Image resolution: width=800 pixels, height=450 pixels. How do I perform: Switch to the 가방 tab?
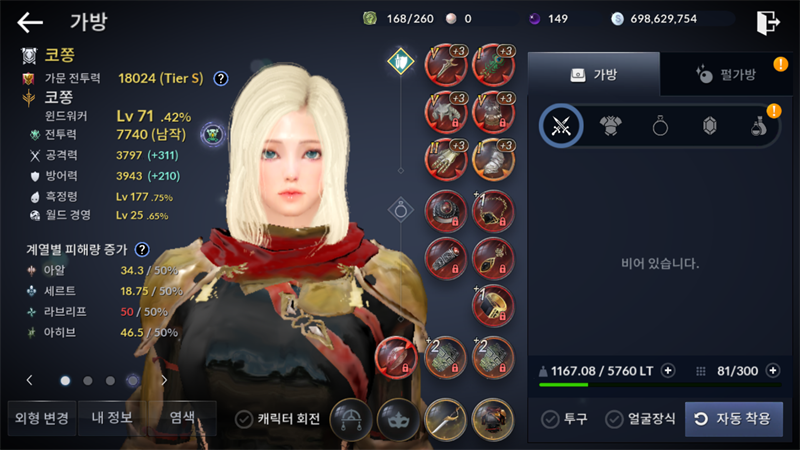click(x=593, y=74)
